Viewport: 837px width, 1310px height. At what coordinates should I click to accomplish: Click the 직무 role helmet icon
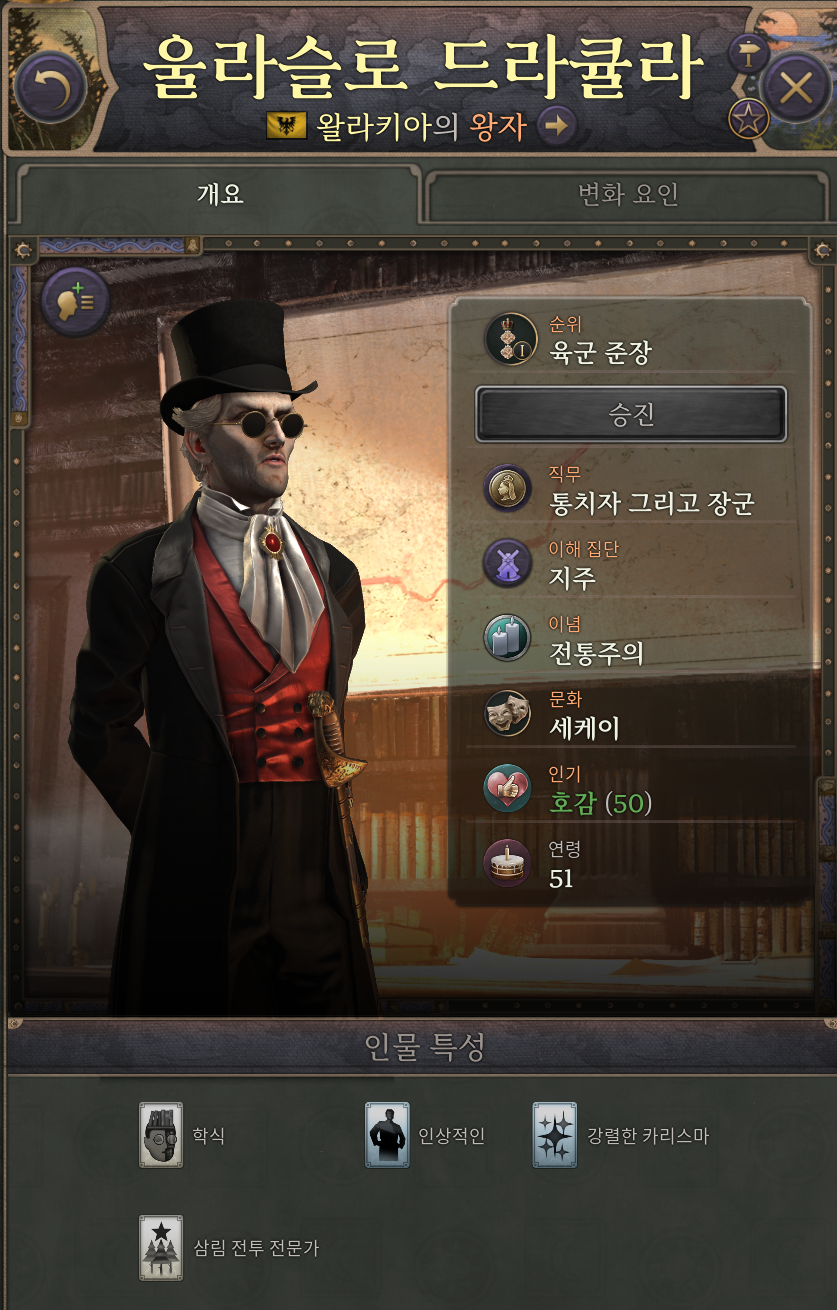pyautogui.click(x=508, y=489)
